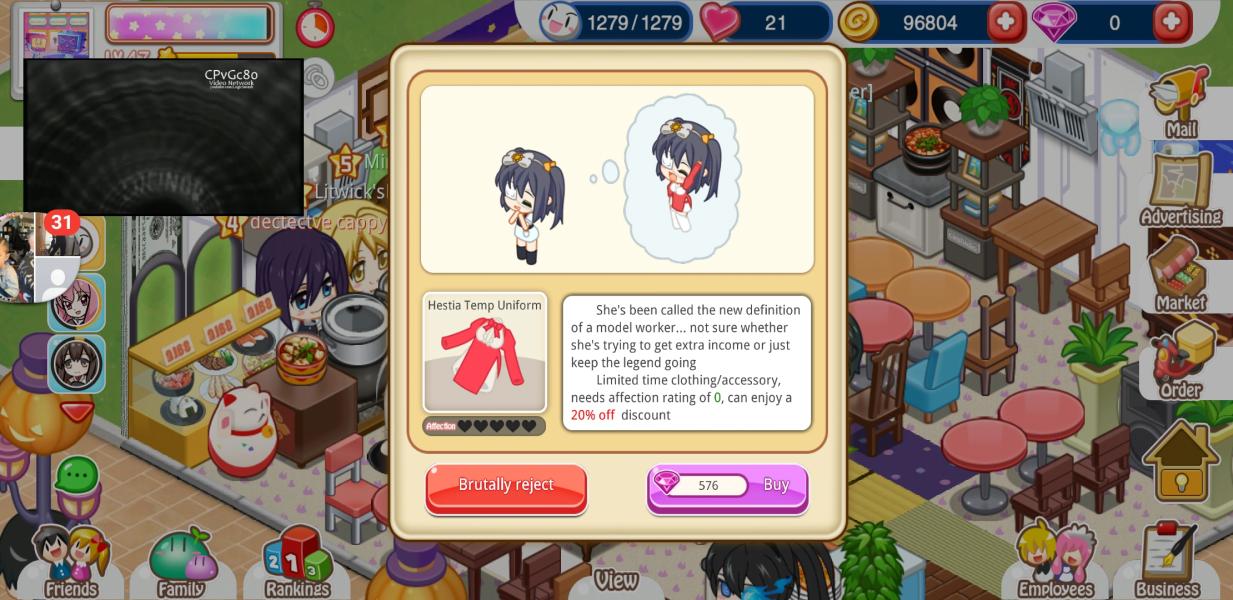Open the Business menu
This screenshot has height=600, width=1233.
(x=1167, y=562)
